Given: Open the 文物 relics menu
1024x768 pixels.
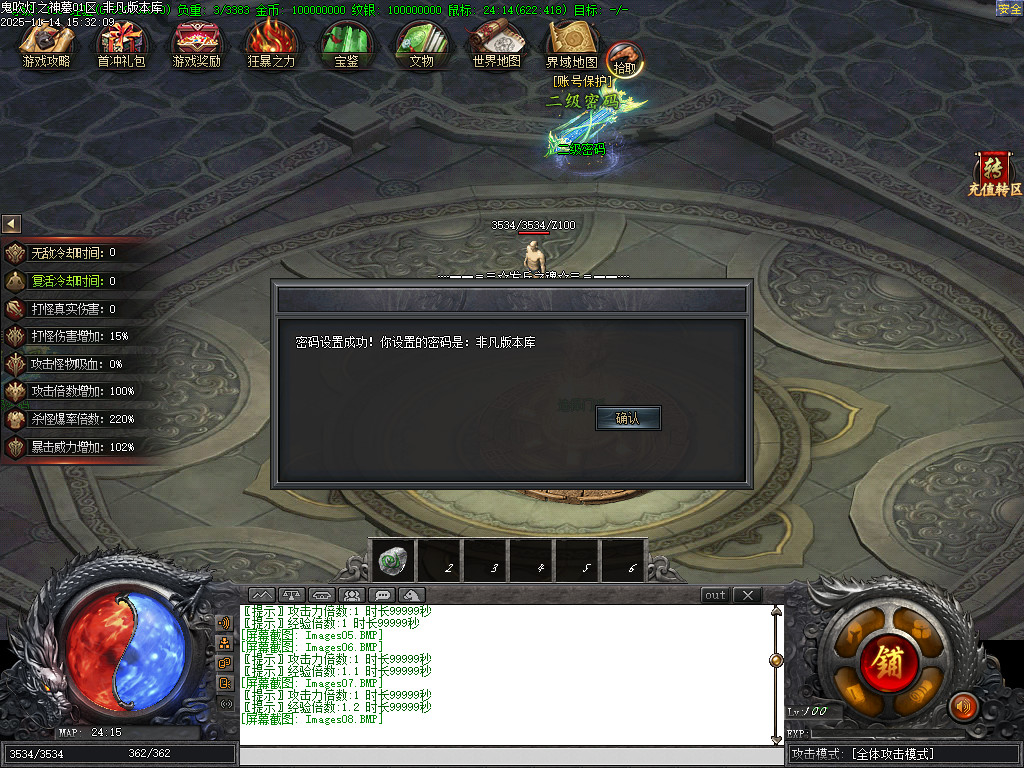Looking at the screenshot, I should click(x=421, y=45).
